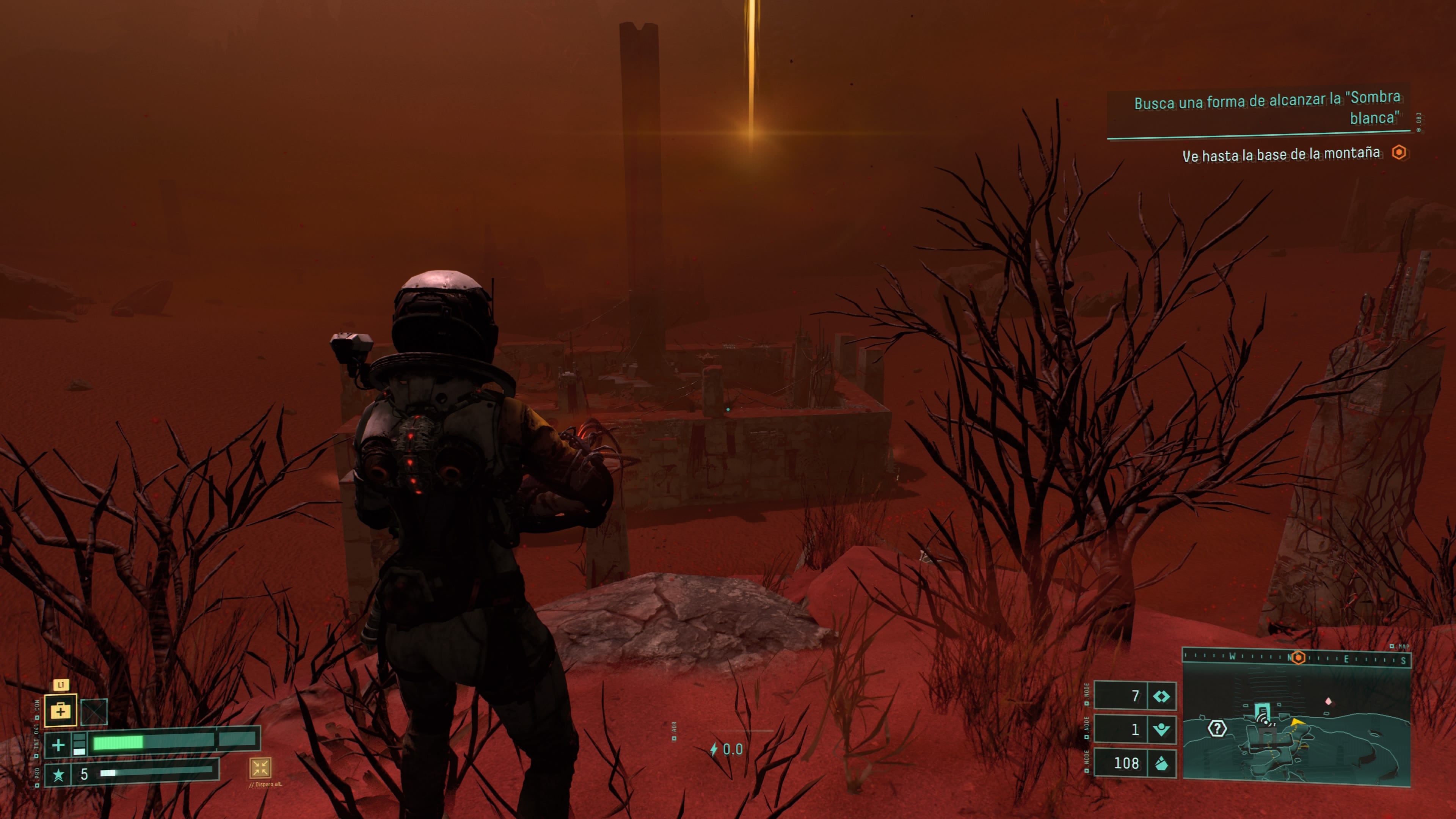Select the orange objective marker on the compass
The width and height of the screenshot is (1456, 819).
(x=1298, y=657)
